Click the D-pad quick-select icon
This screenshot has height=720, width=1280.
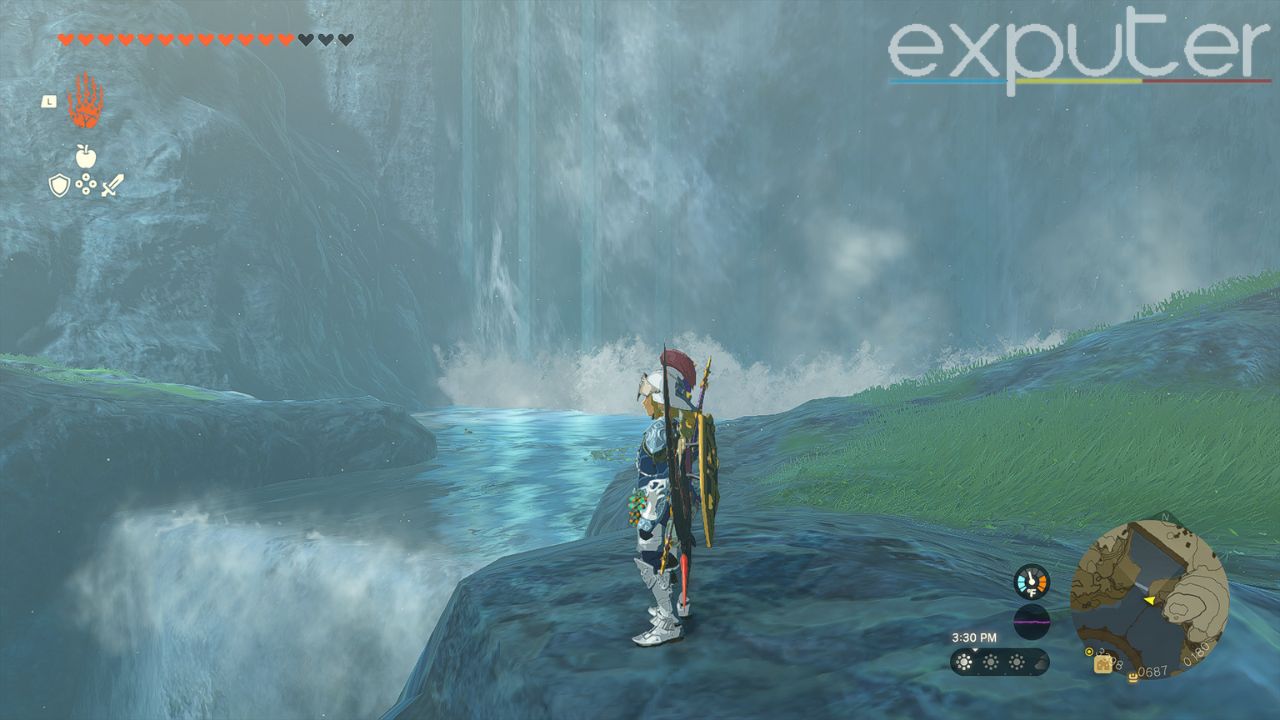87,183
